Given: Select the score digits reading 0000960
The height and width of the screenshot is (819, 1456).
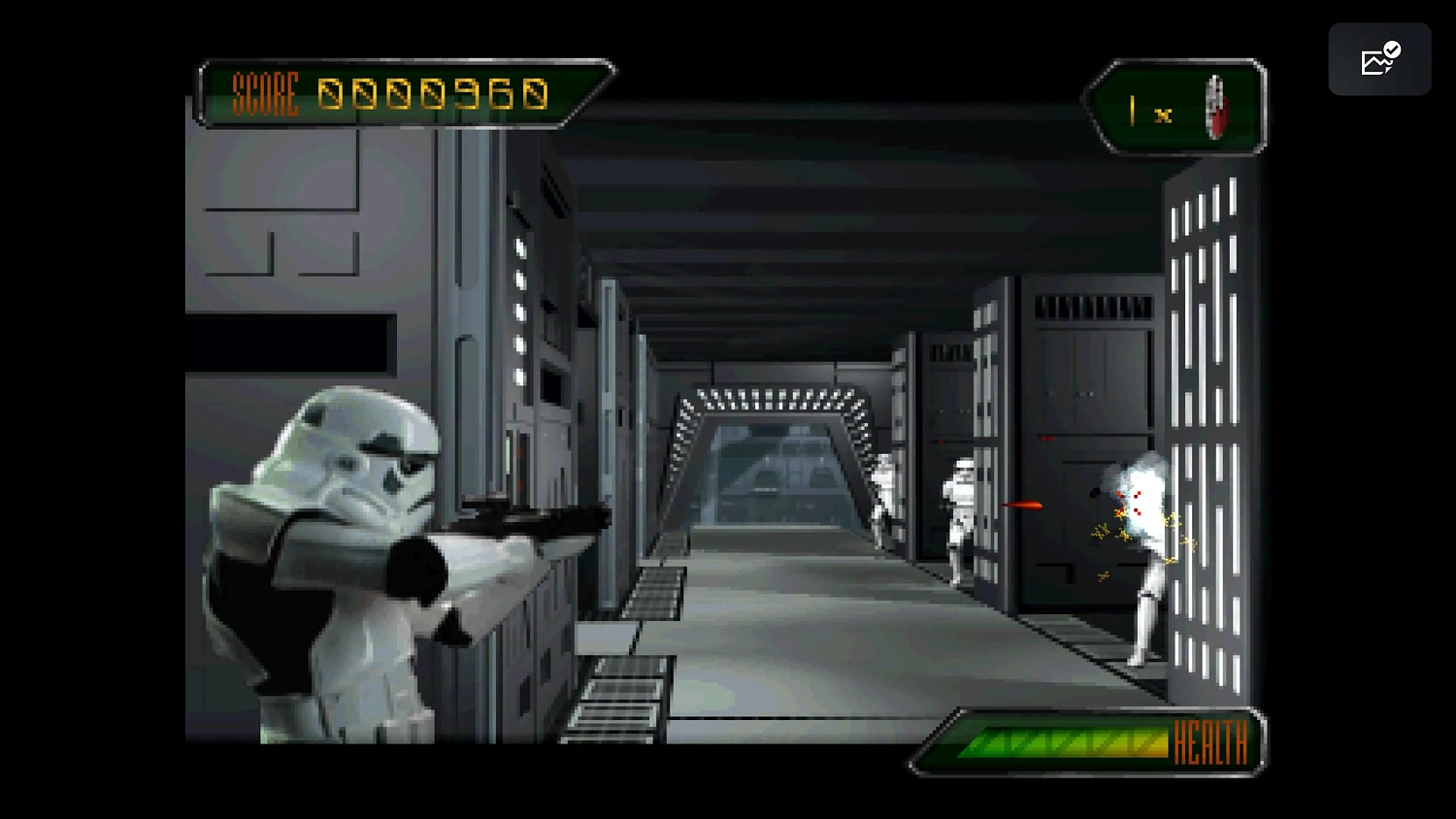Looking at the screenshot, I should click(434, 94).
